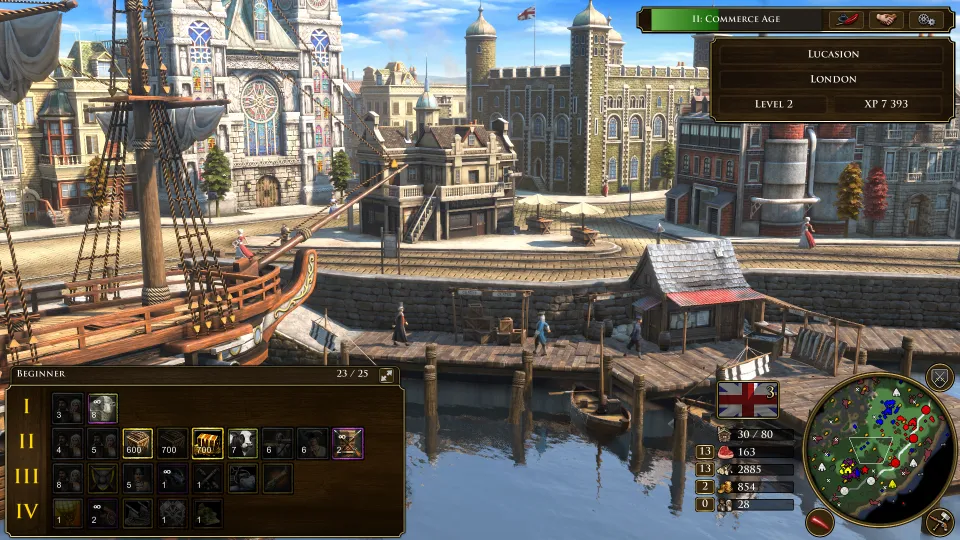960x540 pixels.
Task: Choose the 700 gold chest card
Action: pos(207,442)
